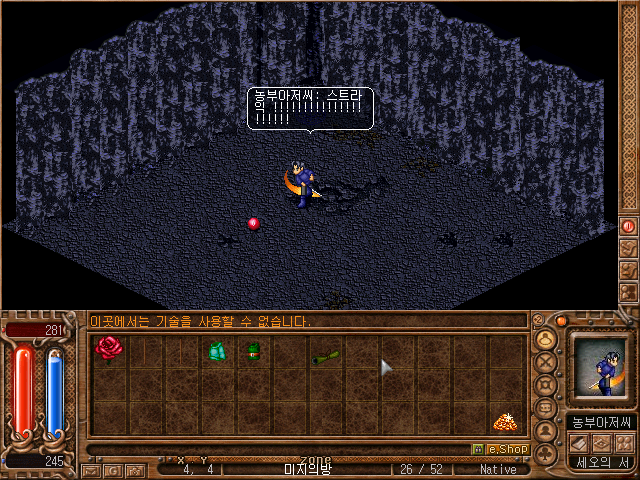Pick the teal armor item in inventory
Image resolution: width=640 pixels, height=480 pixels.
point(217,351)
